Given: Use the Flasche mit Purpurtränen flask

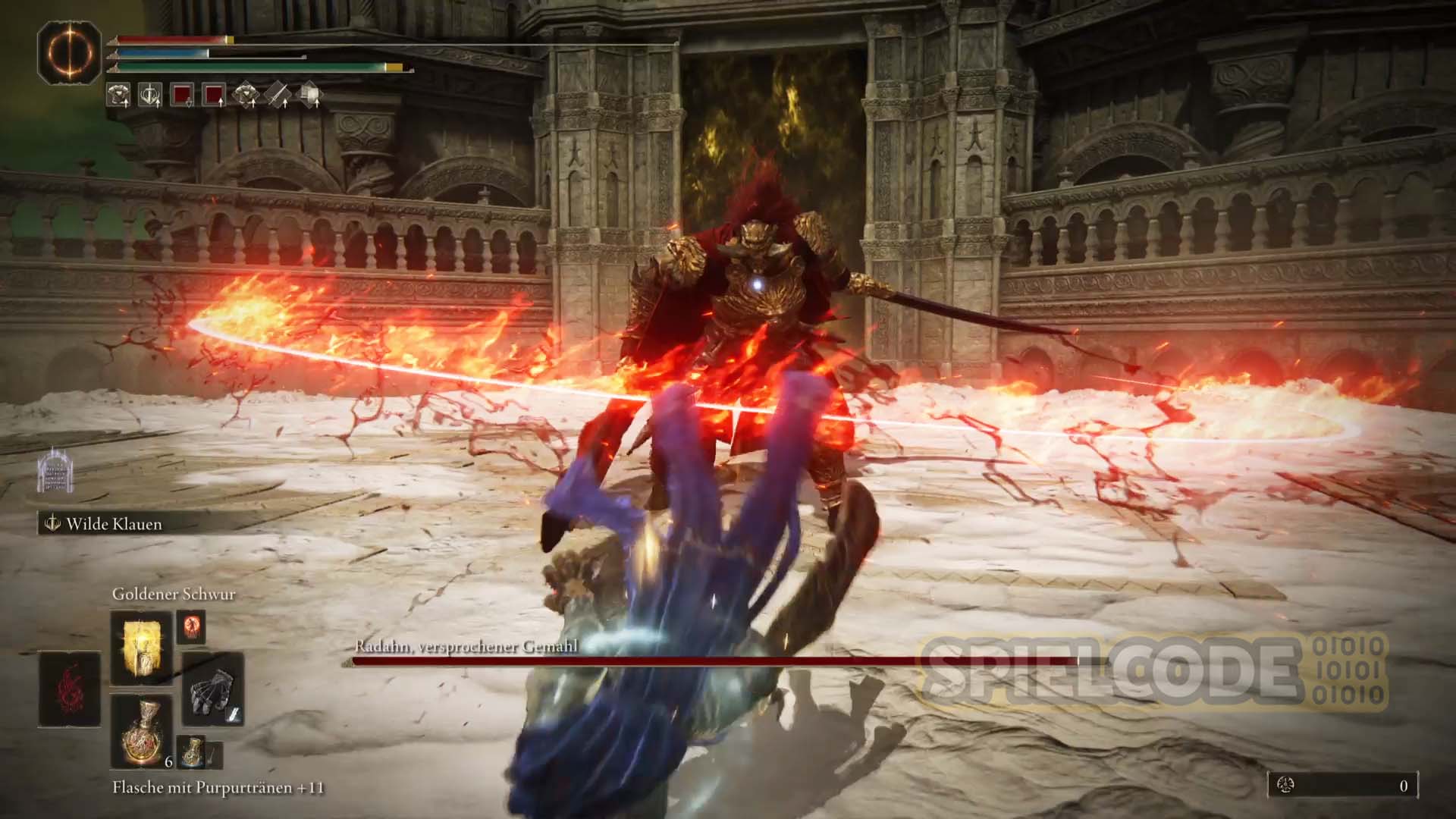Looking at the screenshot, I should coord(142,731).
